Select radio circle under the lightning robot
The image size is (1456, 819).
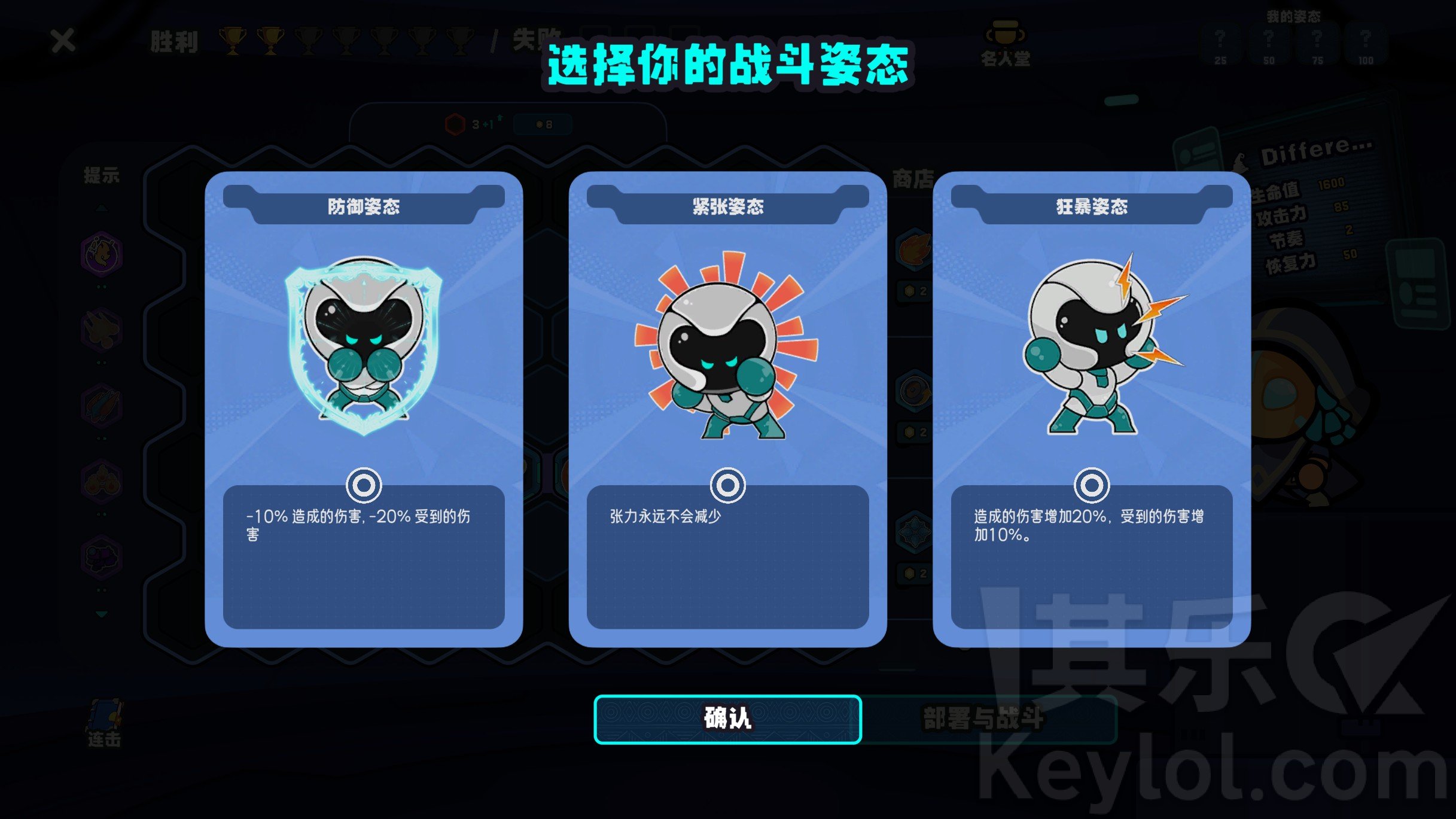point(1091,485)
